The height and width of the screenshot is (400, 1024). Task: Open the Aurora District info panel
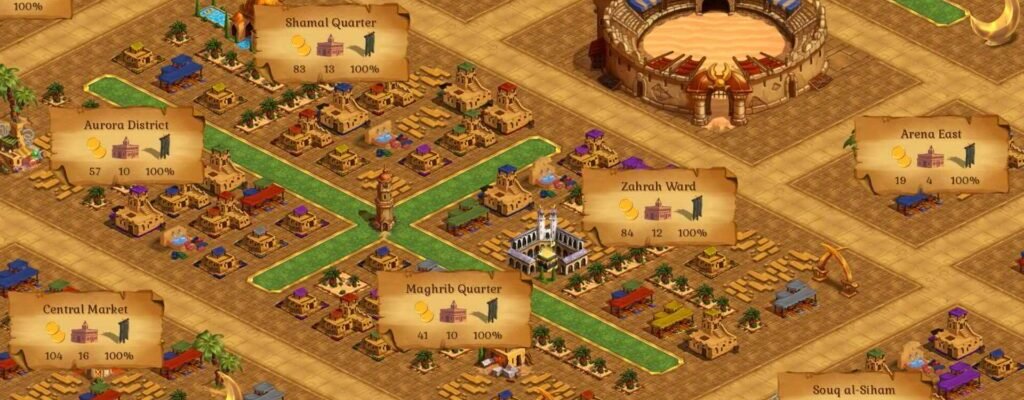pos(127,145)
